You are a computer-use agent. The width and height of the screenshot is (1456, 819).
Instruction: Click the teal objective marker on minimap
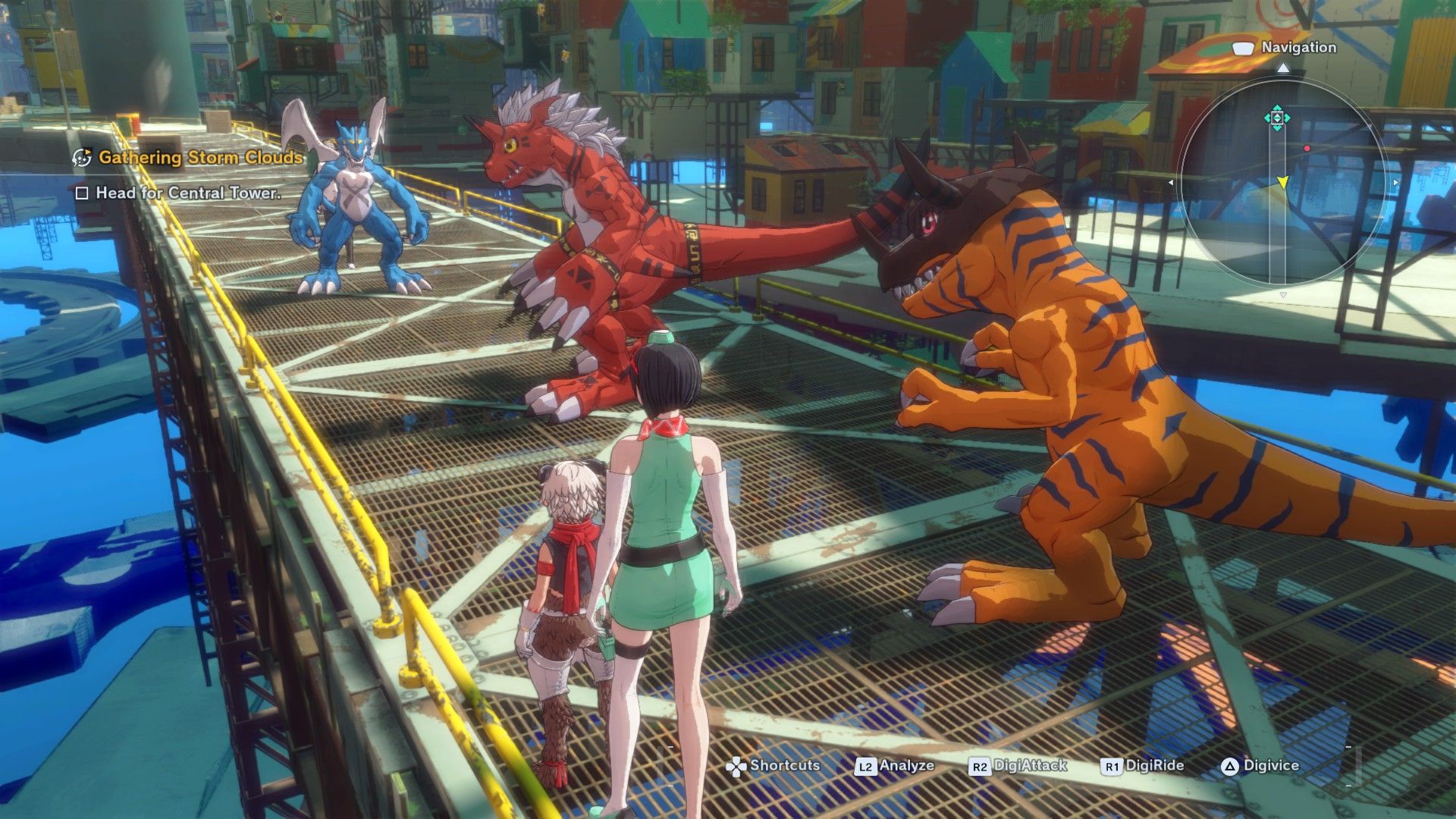click(x=1277, y=118)
